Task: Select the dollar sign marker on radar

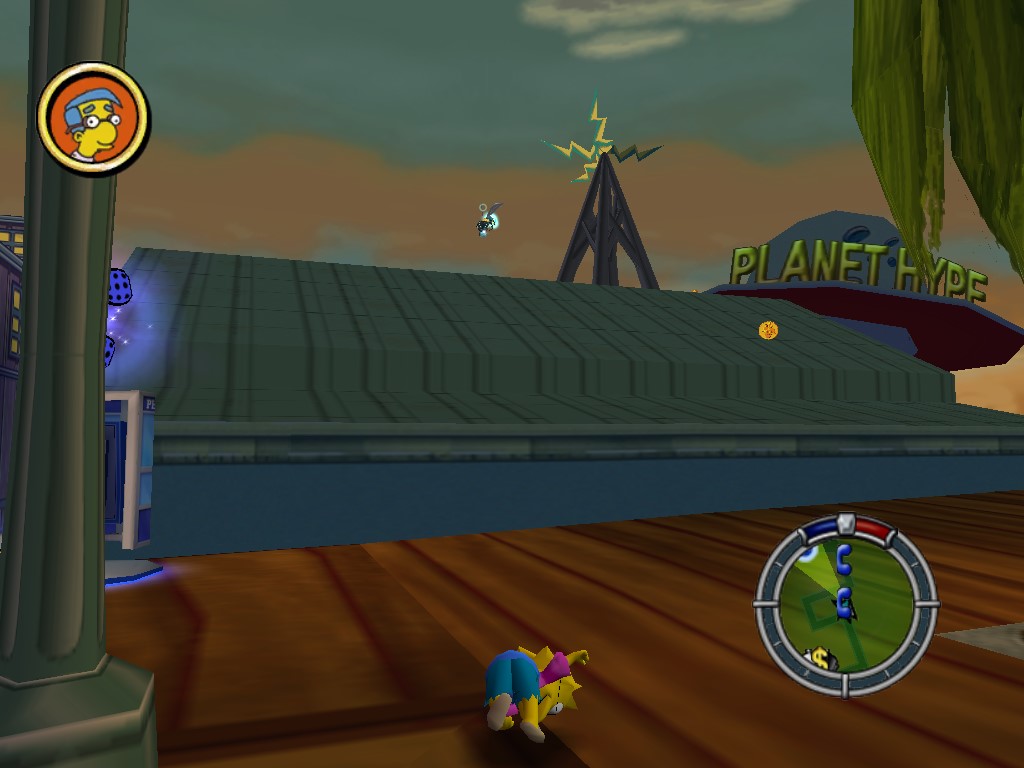Action: coord(821,659)
